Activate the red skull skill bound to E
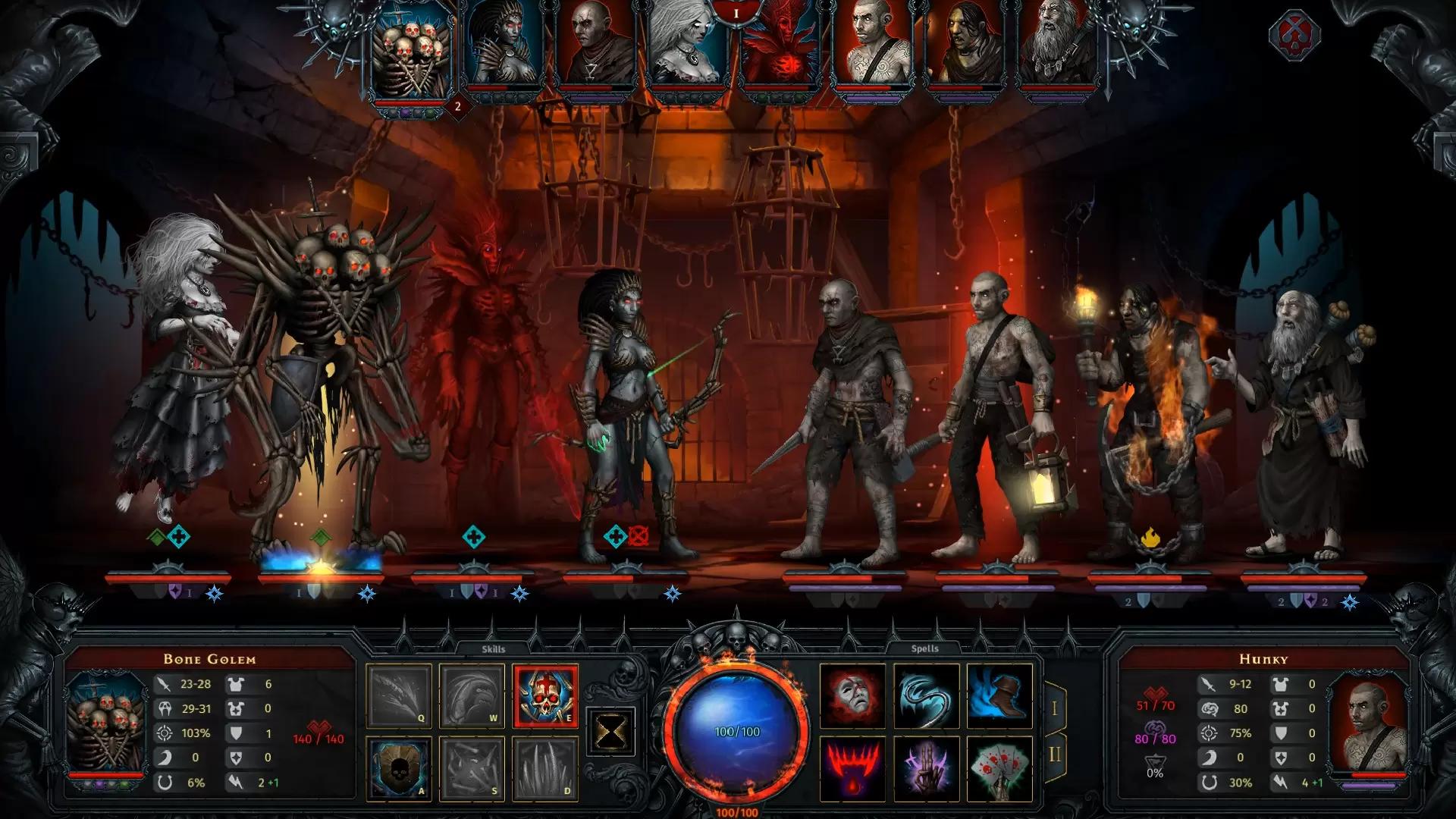The image size is (1456, 819). coord(545,695)
